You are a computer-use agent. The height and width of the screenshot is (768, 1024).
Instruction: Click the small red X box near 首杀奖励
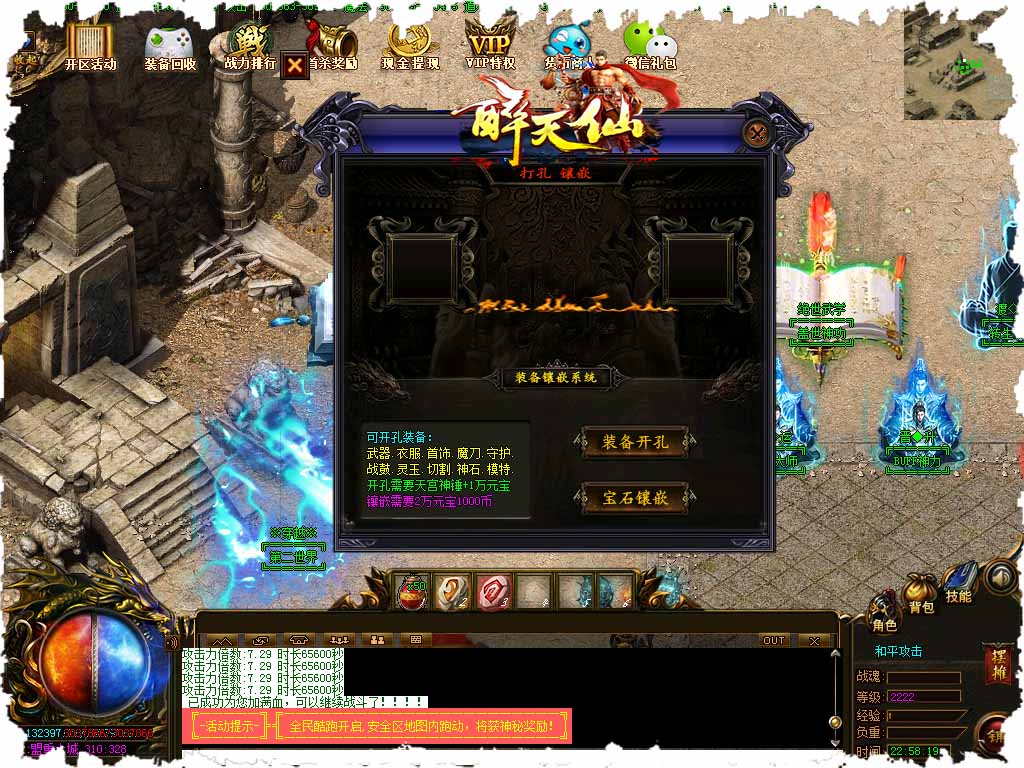click(294, 65)
